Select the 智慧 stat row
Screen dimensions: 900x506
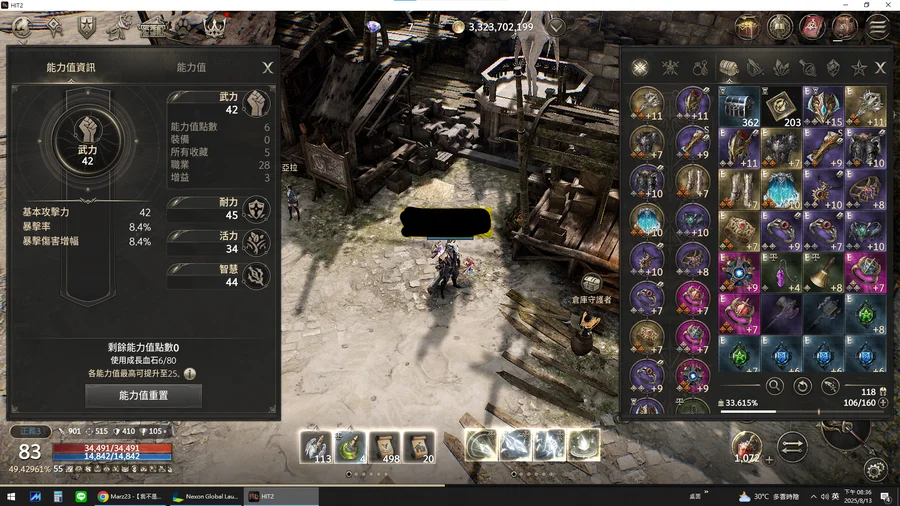tap(220, 275)
